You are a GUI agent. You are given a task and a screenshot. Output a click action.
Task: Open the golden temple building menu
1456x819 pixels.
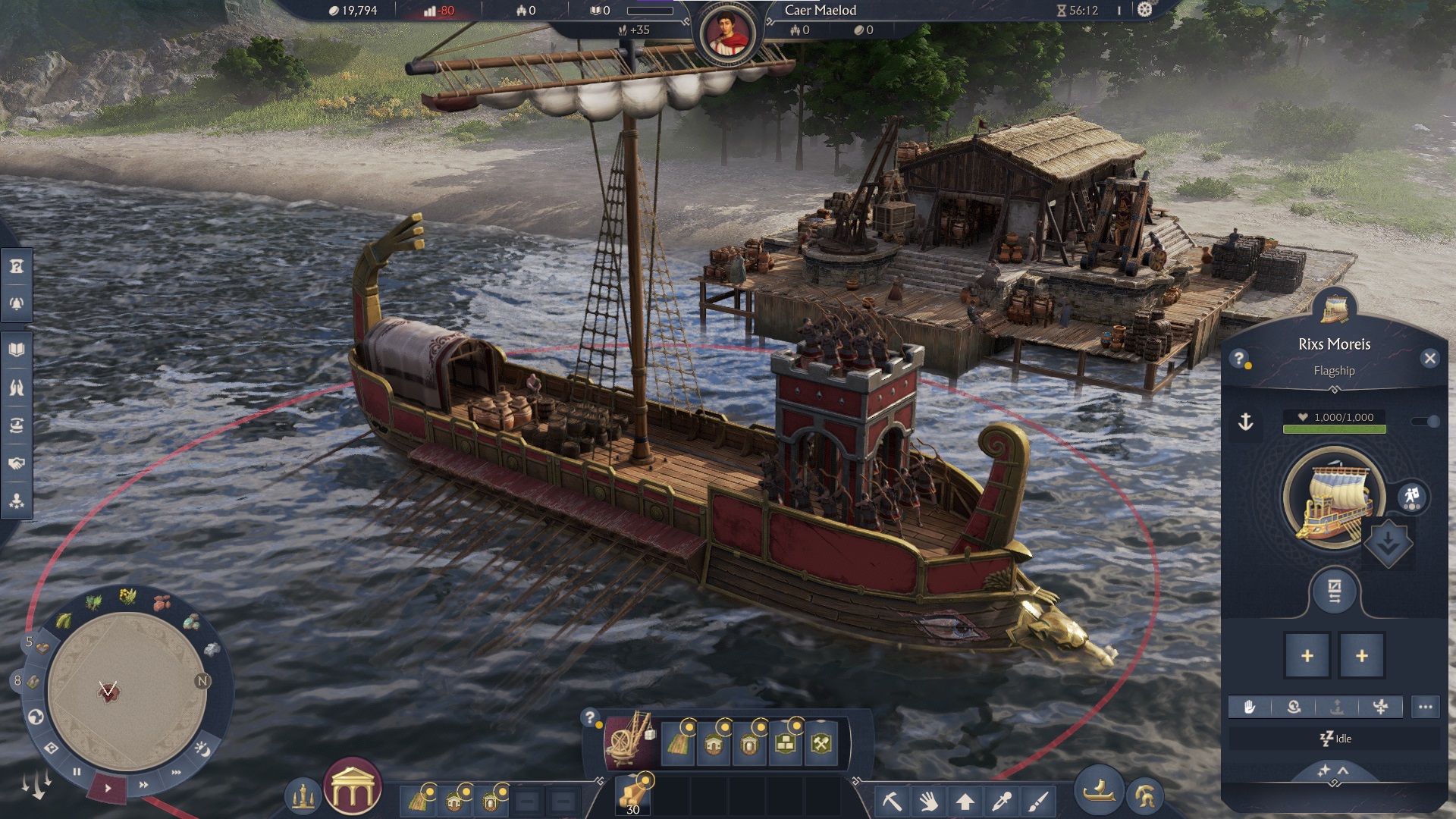(x=352, y=787)
